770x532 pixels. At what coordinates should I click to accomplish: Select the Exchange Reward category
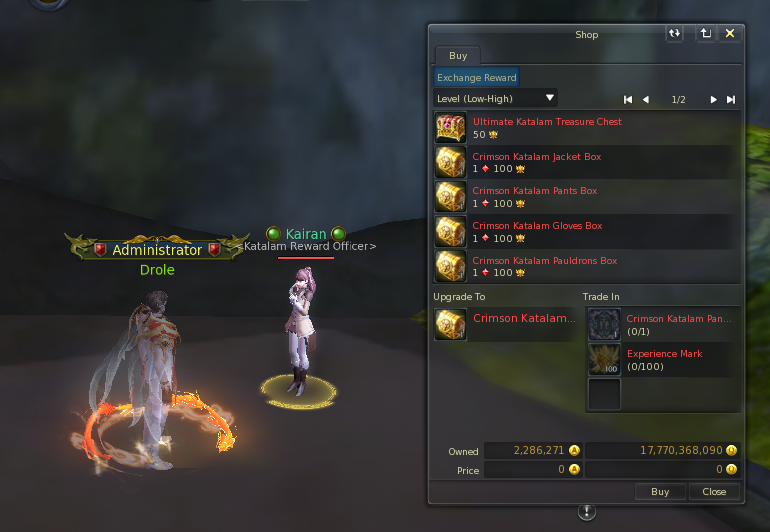(x=476, y=77)
